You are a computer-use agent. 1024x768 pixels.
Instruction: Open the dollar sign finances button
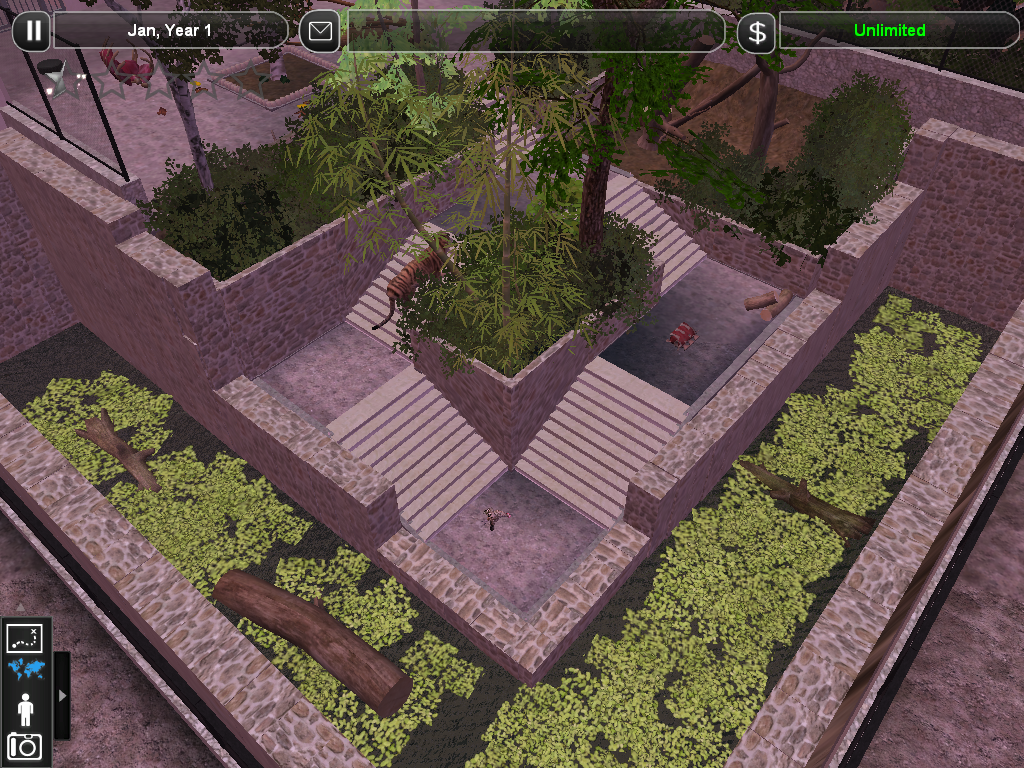pos(757,32)
